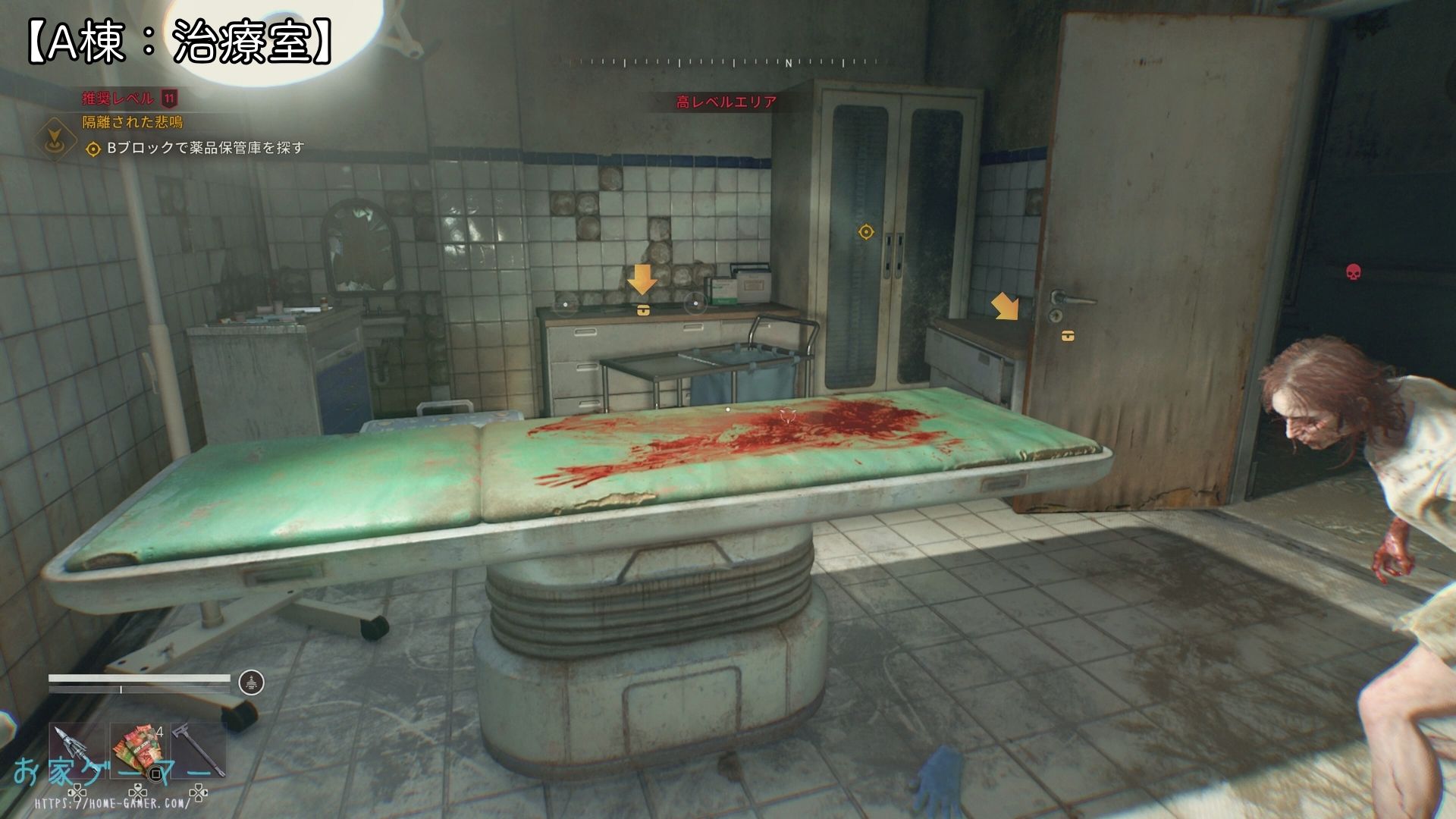The image size is (1456, 819).
Task: Select the loot container marker beside the door
Action: click(x=1068, y=335)
